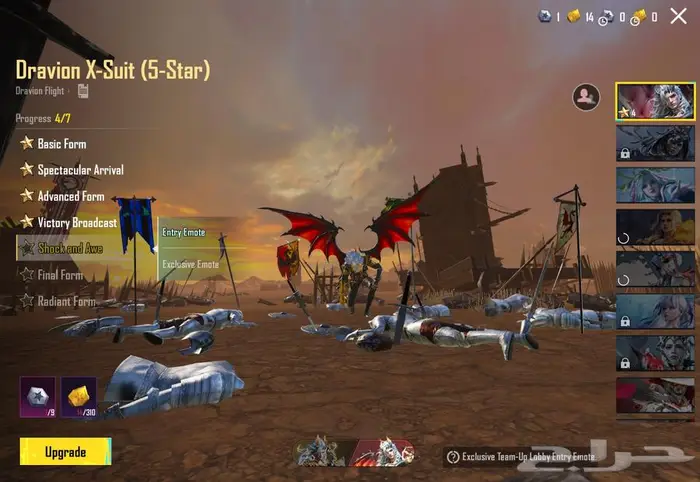View the locked Radiant Form stage
This screenshot has width=700, height=482.
(66, 300)
